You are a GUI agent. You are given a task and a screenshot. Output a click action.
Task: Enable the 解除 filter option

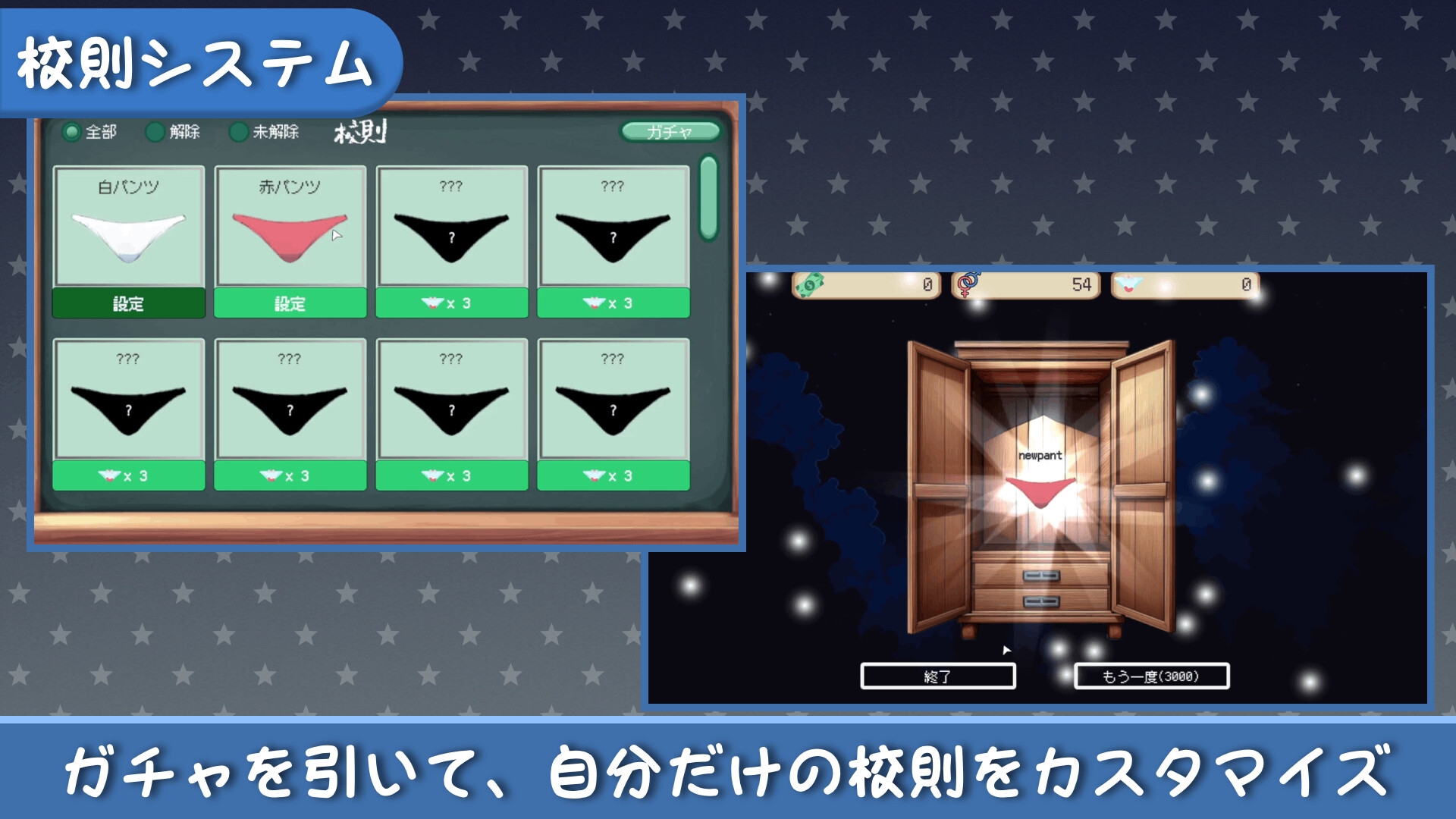point(155,131)
